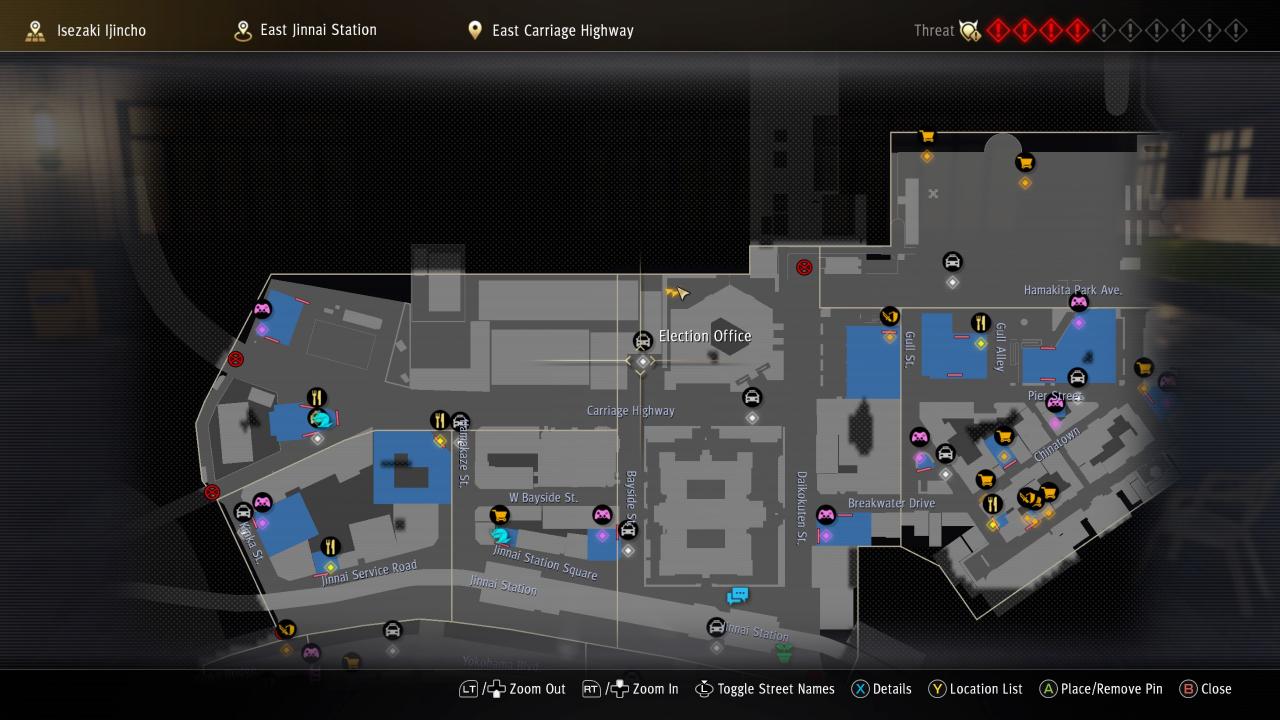1280x720 pixels.
Task: Click the blue speech bubble map marker
Action: tap(738, 596)
